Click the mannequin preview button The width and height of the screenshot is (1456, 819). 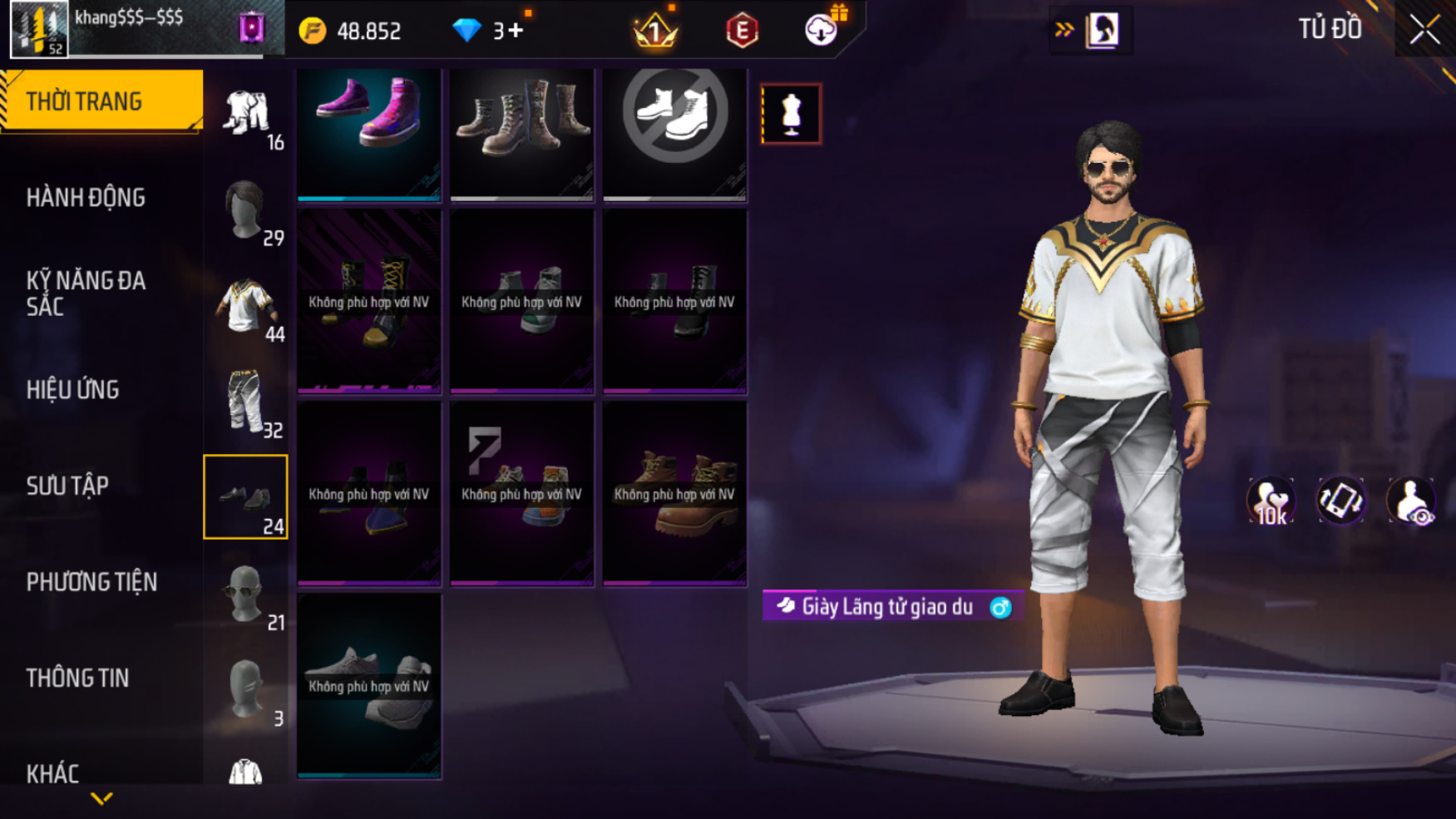click(791, 114)
